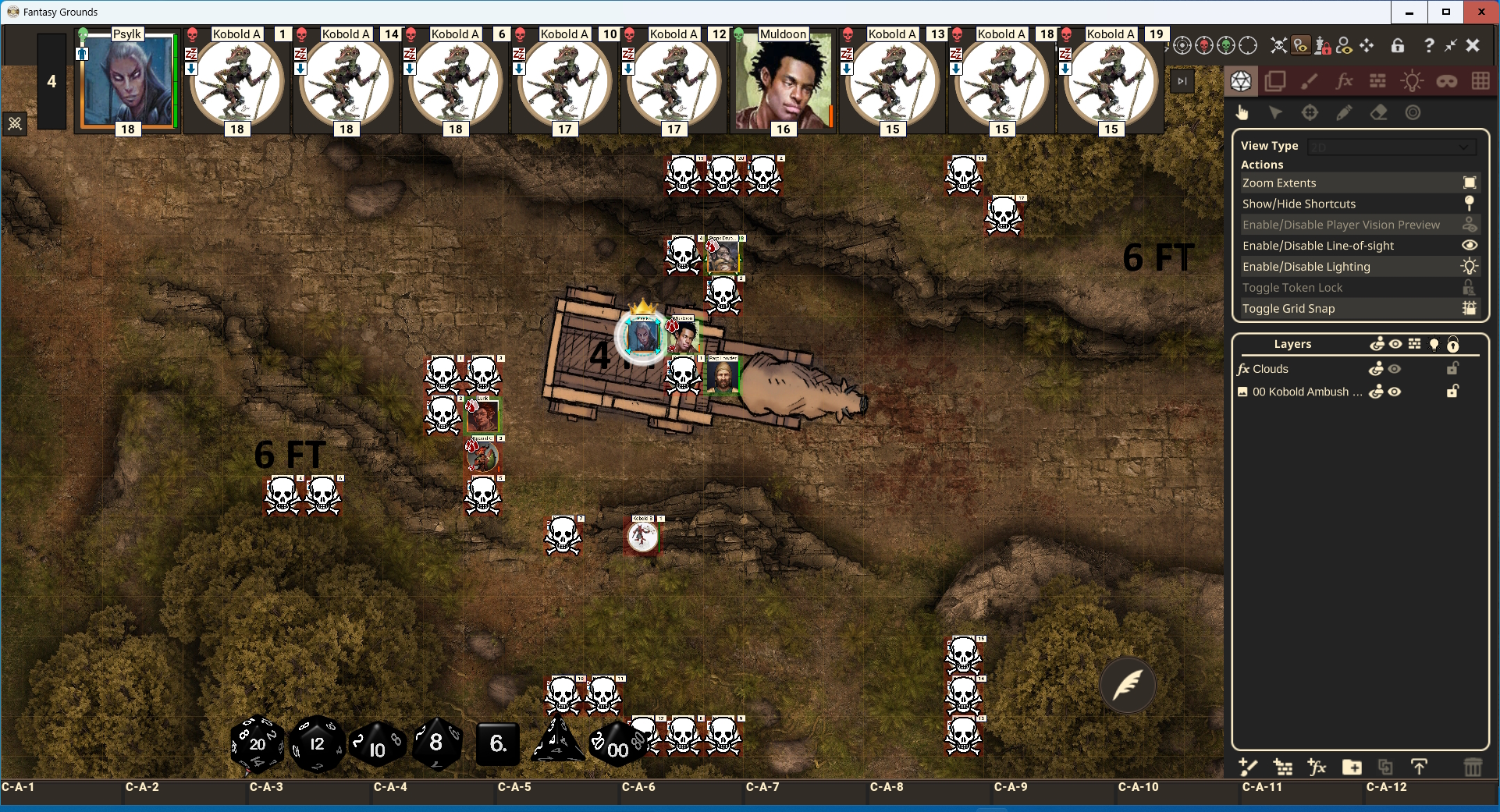Open the lighting bulb toolbar tab

pyautogui.click(x=1412, y=81)
